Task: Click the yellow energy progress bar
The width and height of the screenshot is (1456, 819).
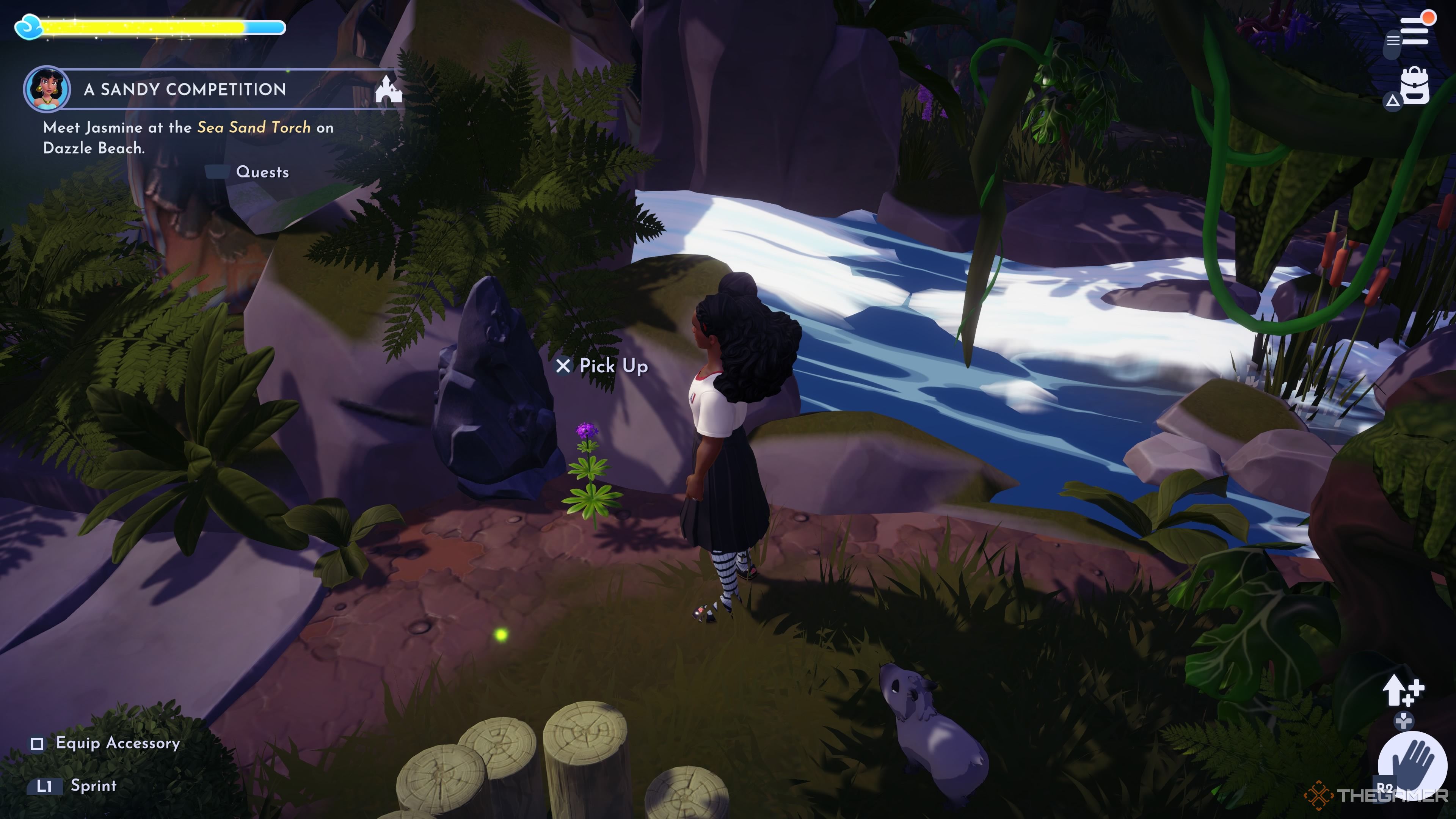Action: tap(141, 27)
